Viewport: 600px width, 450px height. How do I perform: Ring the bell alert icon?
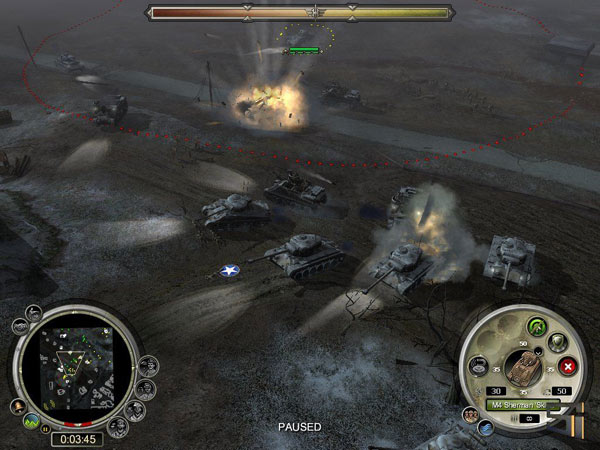[19, 408]
